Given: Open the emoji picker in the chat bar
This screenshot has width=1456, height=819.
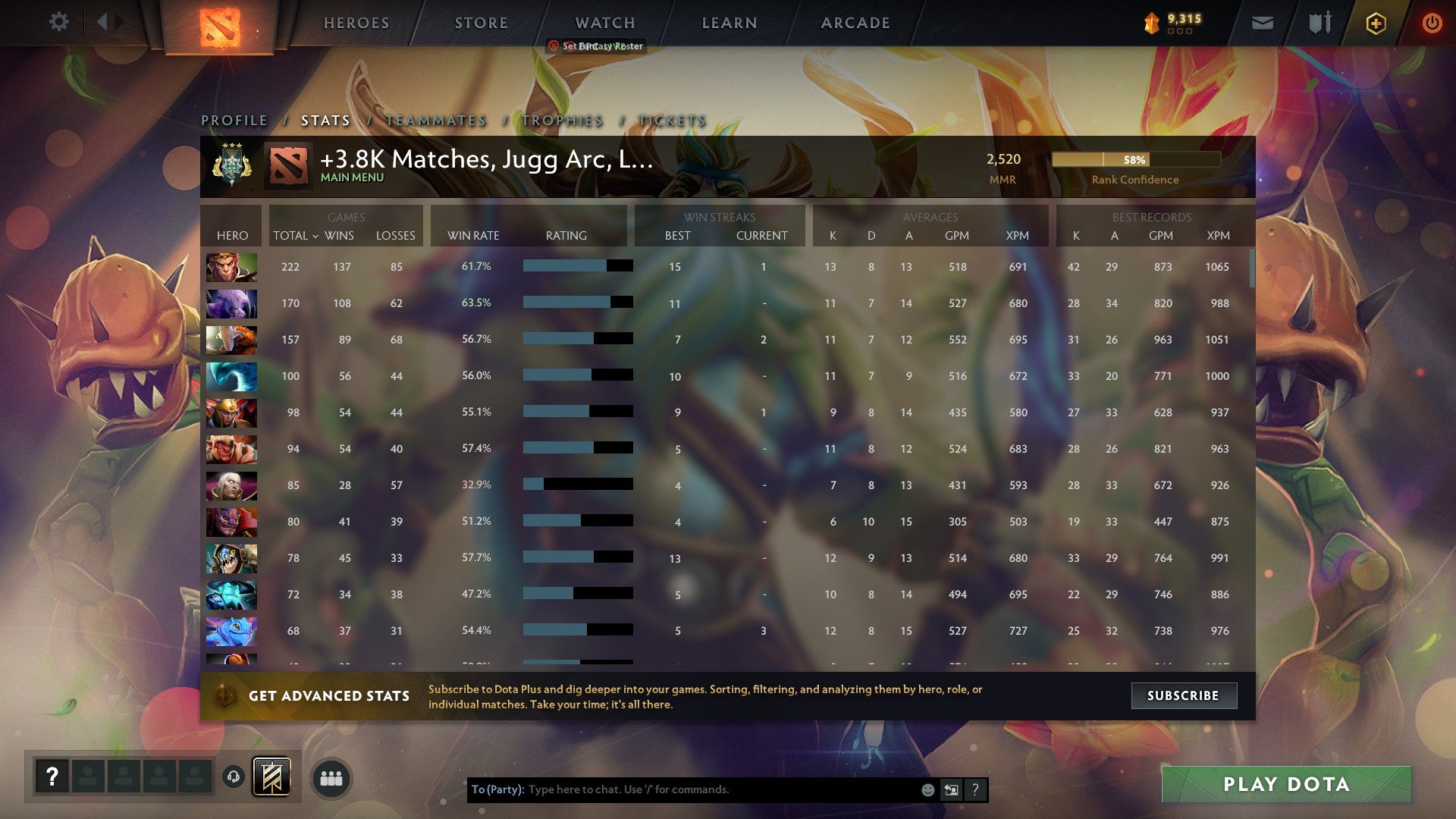Looking at the screenshot, I should coord(927,789).
